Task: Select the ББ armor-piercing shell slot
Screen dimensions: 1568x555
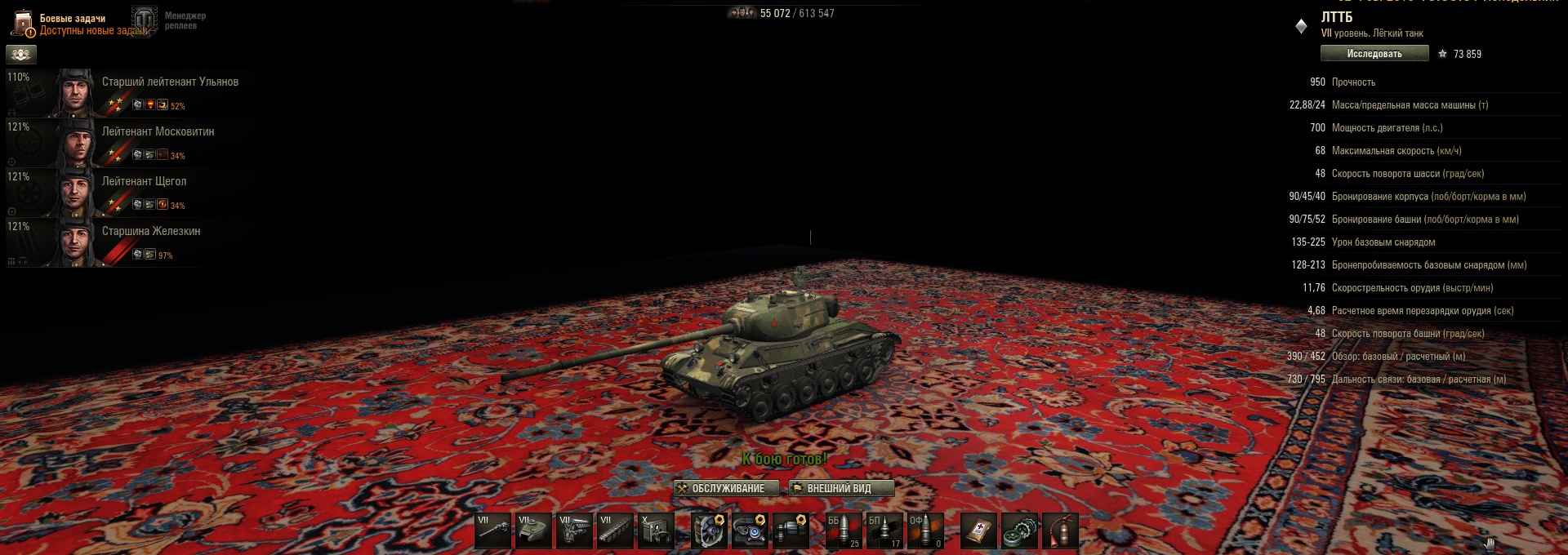Action: (x=844, y=531)
